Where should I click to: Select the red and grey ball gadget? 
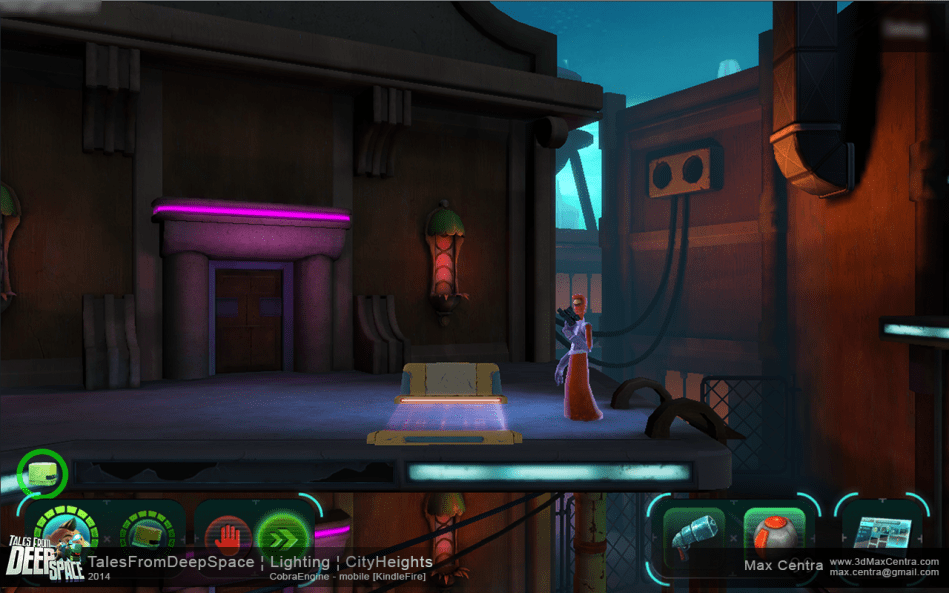(x=774, y=537)
